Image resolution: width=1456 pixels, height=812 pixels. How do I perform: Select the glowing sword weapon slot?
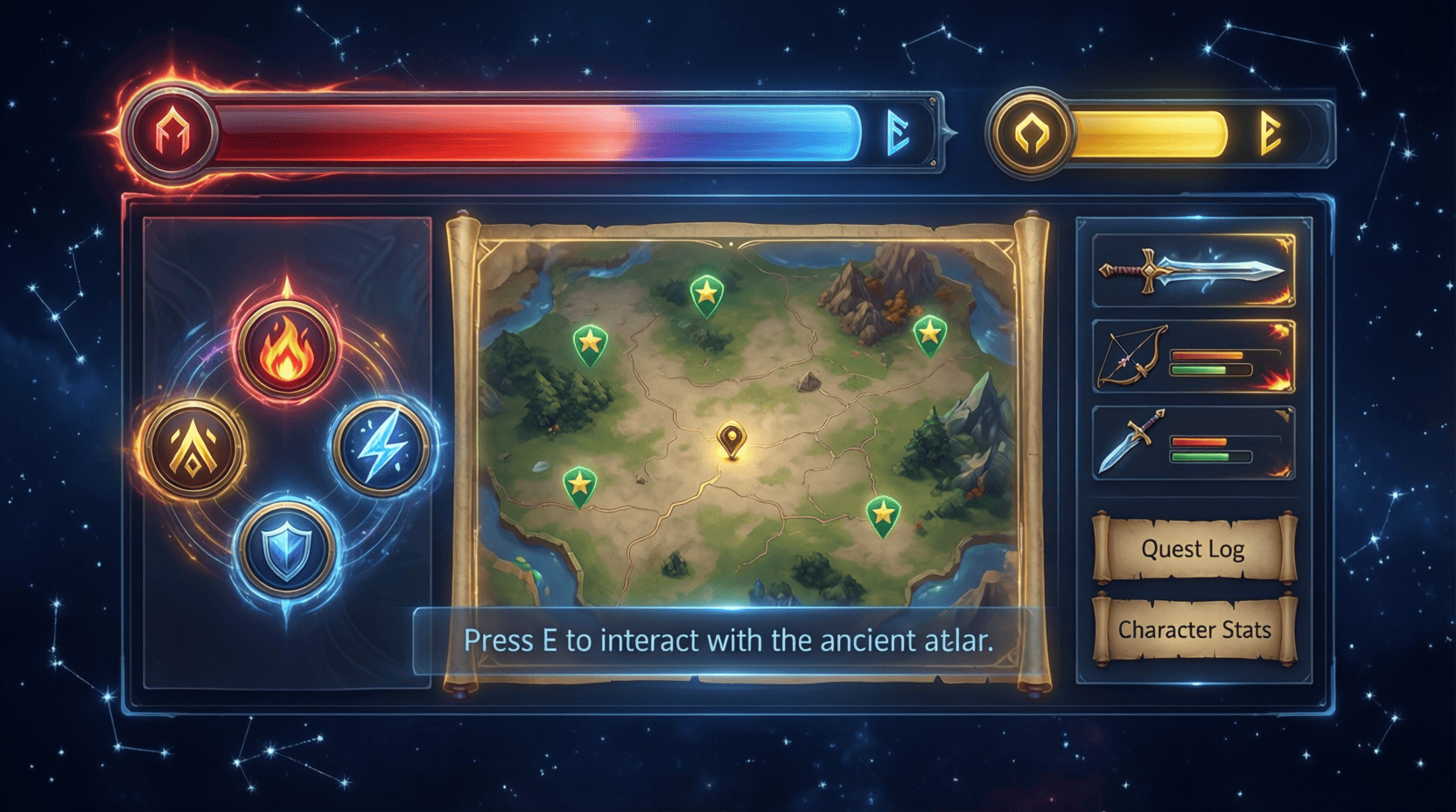(1193, 270)
